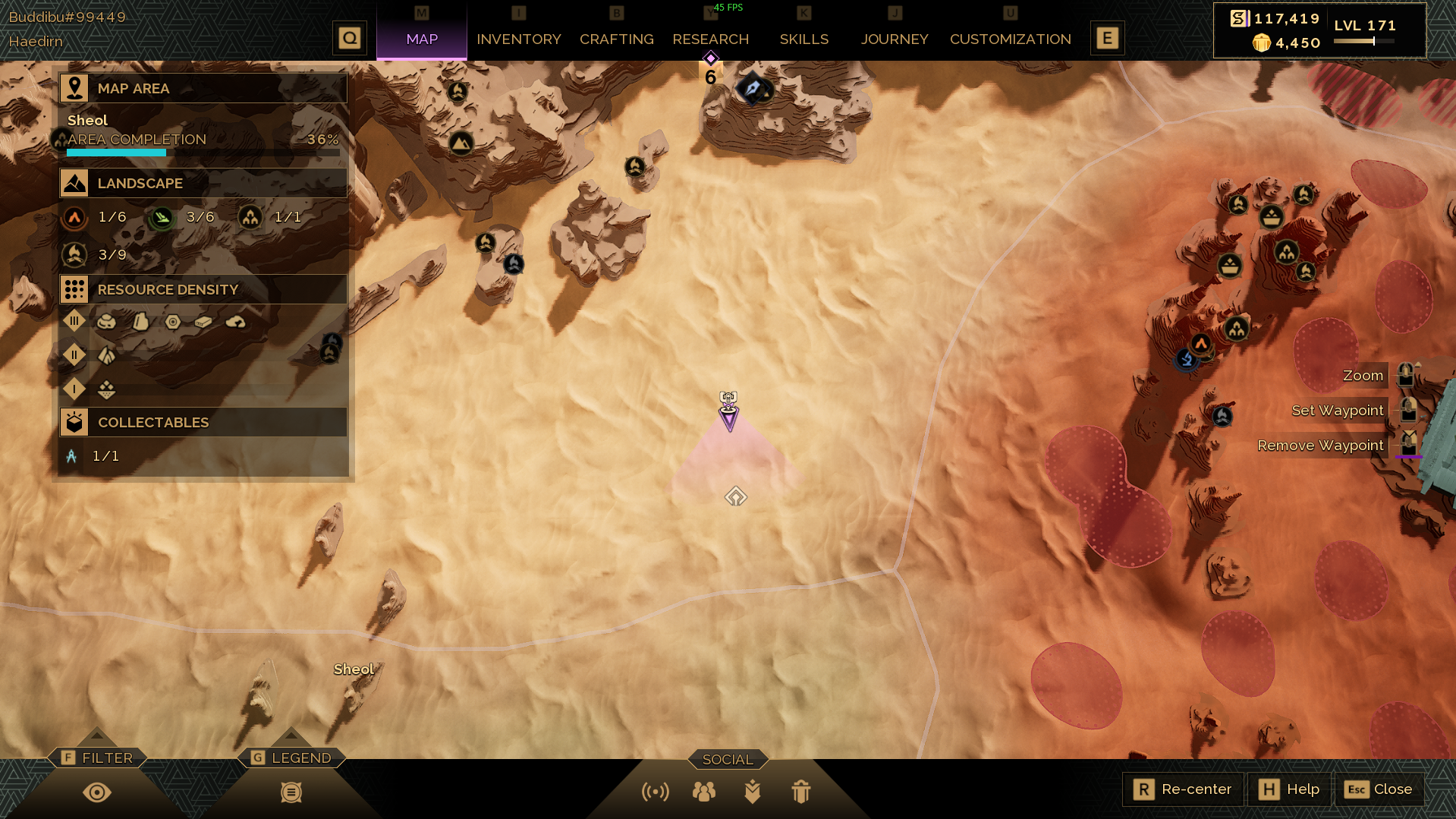Select the Landscape section header
The image size is (1456, 819).
pyautogui.click(x=203, y=183)
